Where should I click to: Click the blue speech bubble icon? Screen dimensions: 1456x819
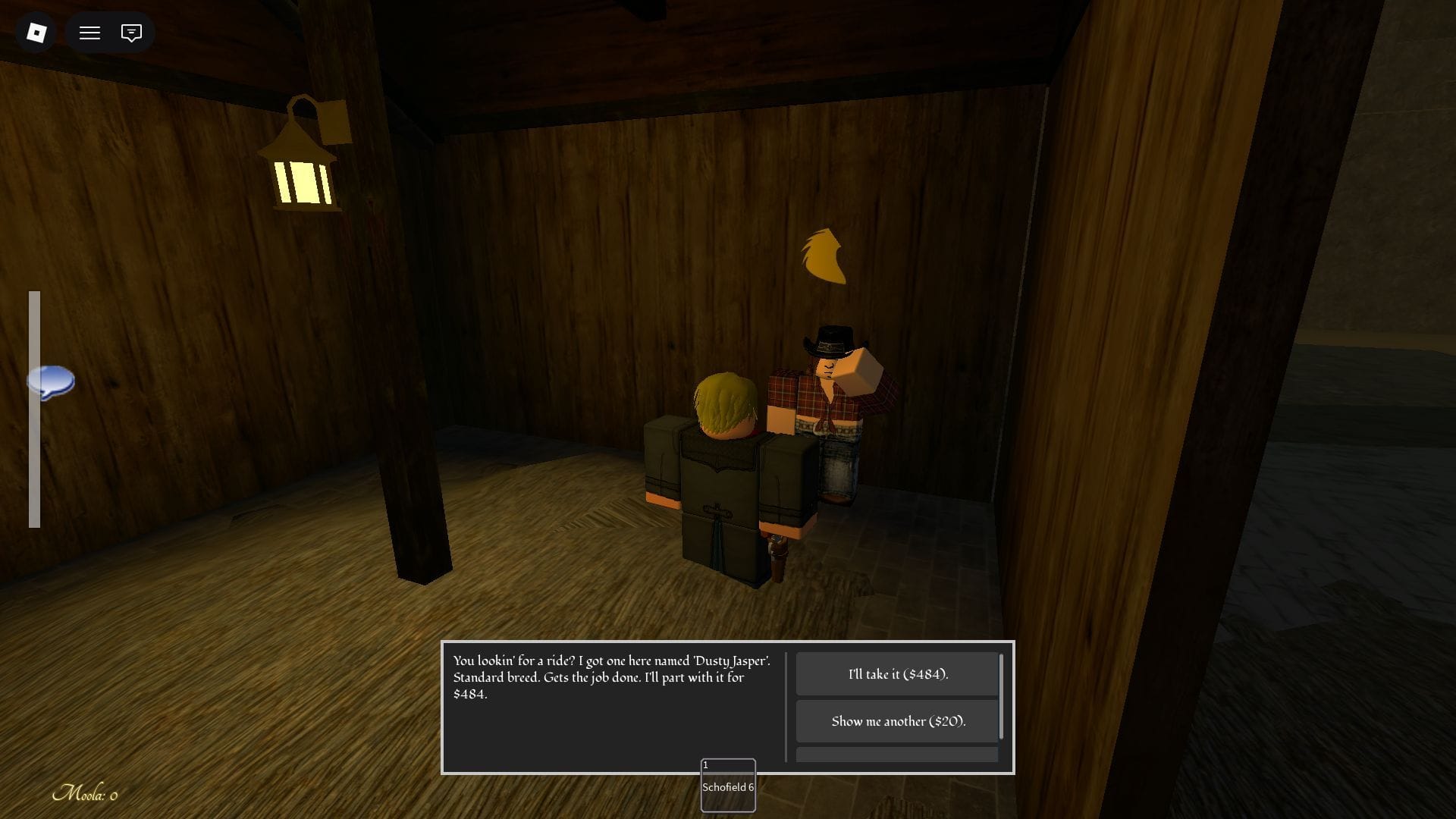51,381
